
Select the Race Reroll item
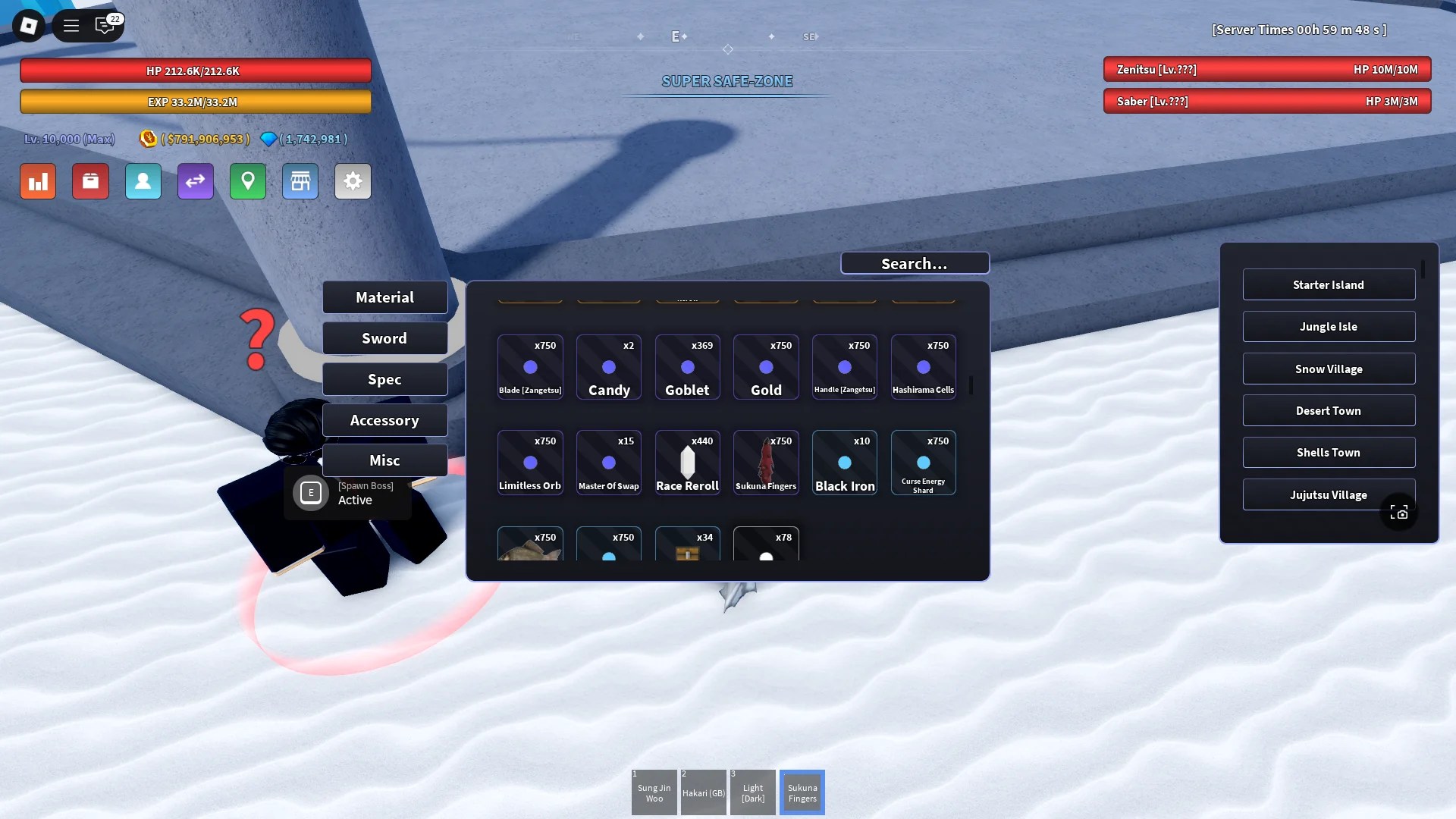(x=687, y=462)
